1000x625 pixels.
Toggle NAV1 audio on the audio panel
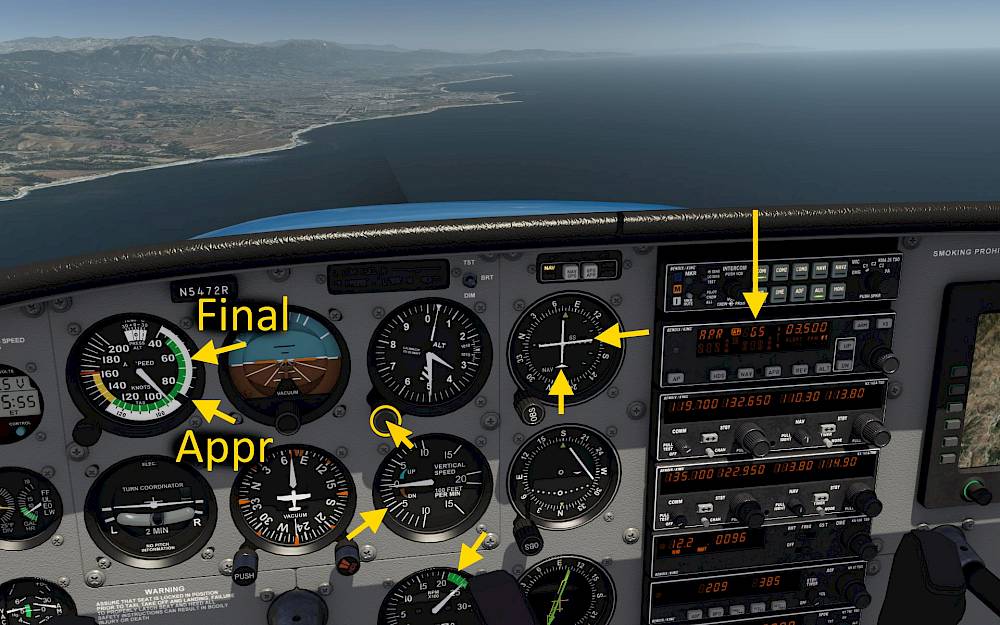click(x=822, y=268)
